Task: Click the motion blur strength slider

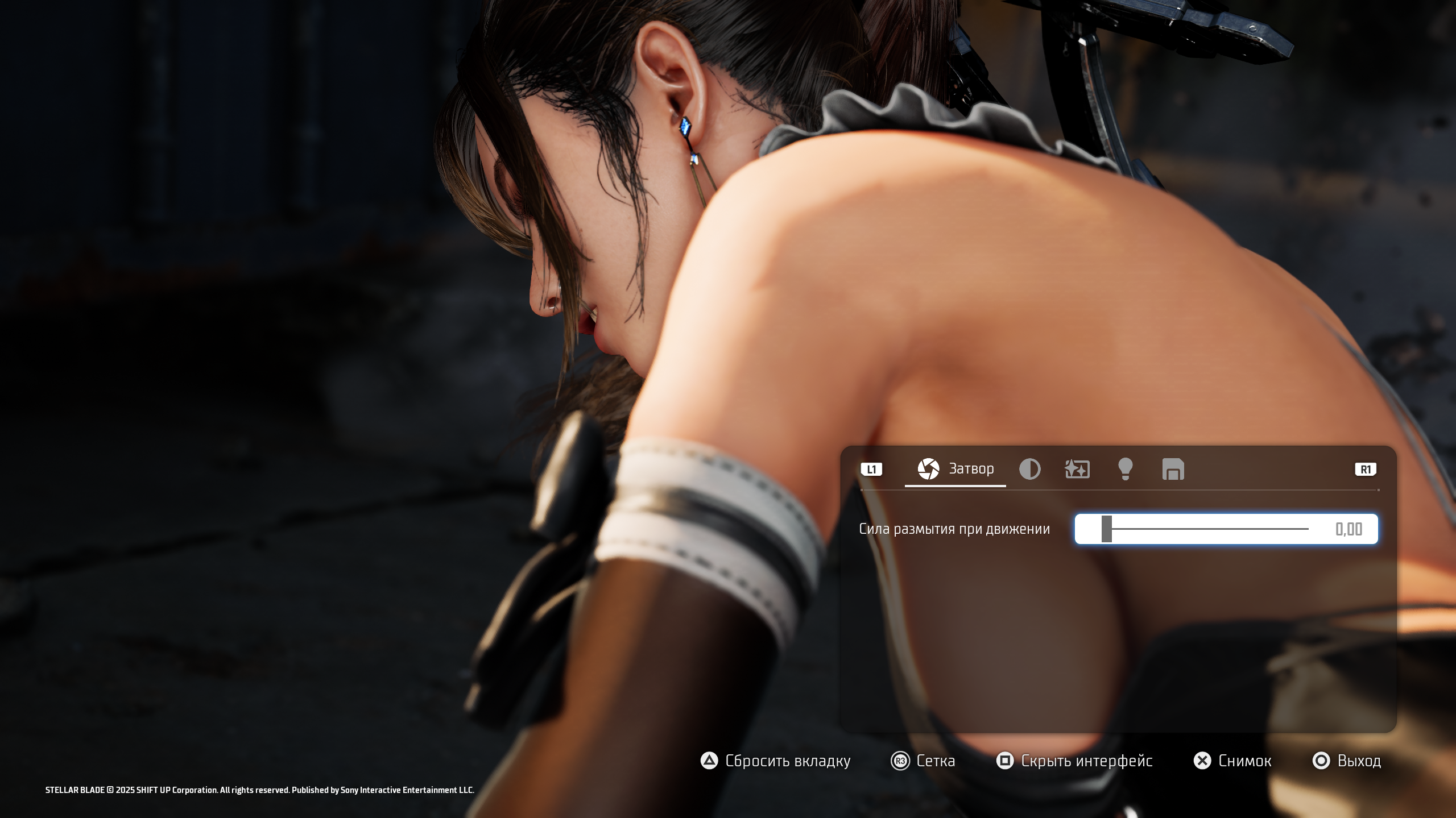Action: (1205, 529)
